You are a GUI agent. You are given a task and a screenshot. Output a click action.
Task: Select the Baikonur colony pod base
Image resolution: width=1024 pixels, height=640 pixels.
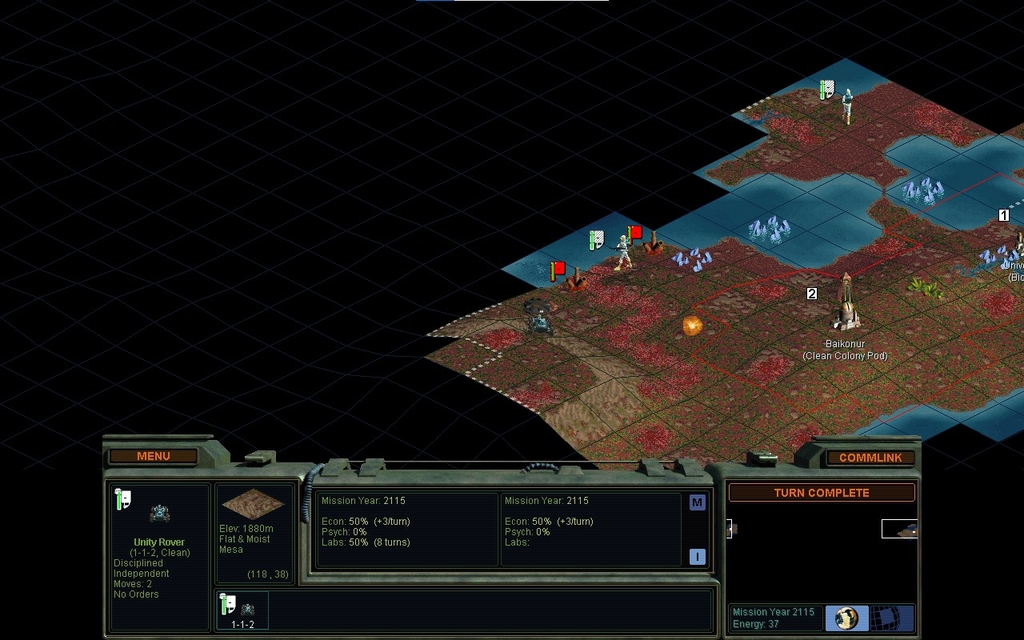click(x=846, y=305)
